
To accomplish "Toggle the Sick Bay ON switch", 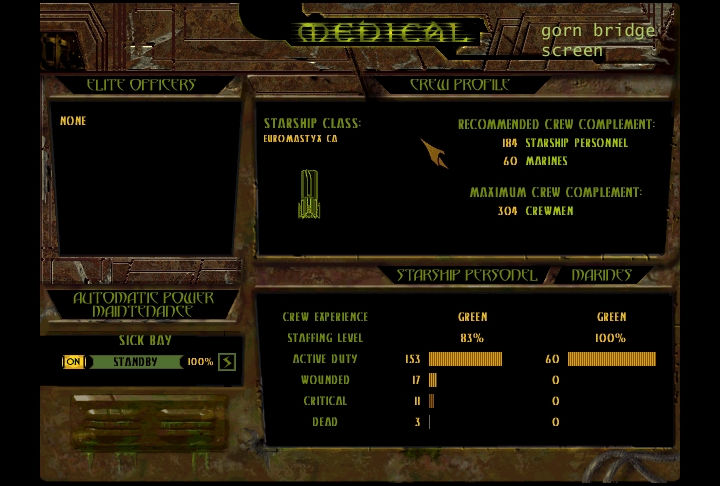I will (x=73, y=362).
